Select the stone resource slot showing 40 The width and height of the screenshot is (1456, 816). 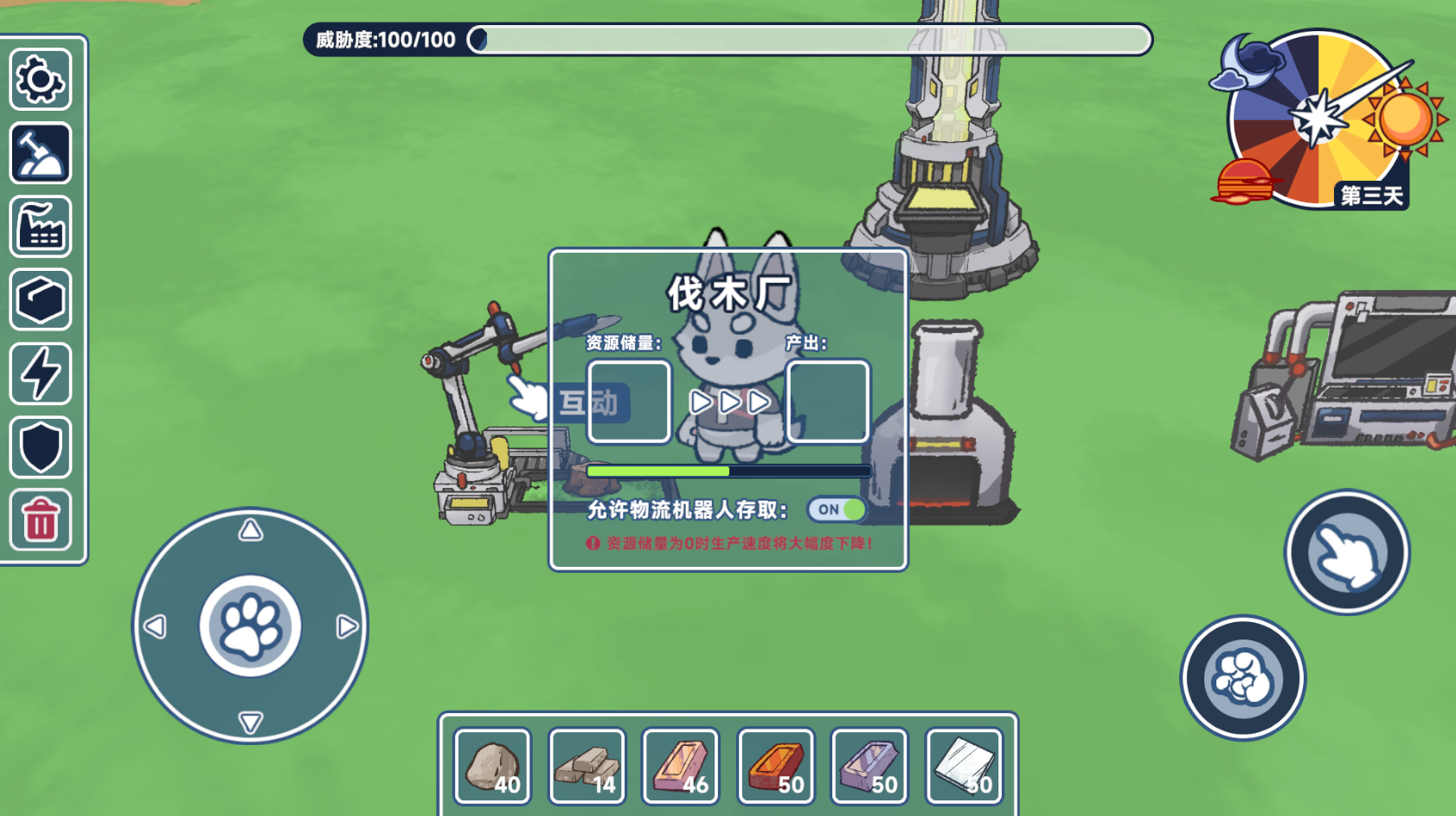(491, 765)
